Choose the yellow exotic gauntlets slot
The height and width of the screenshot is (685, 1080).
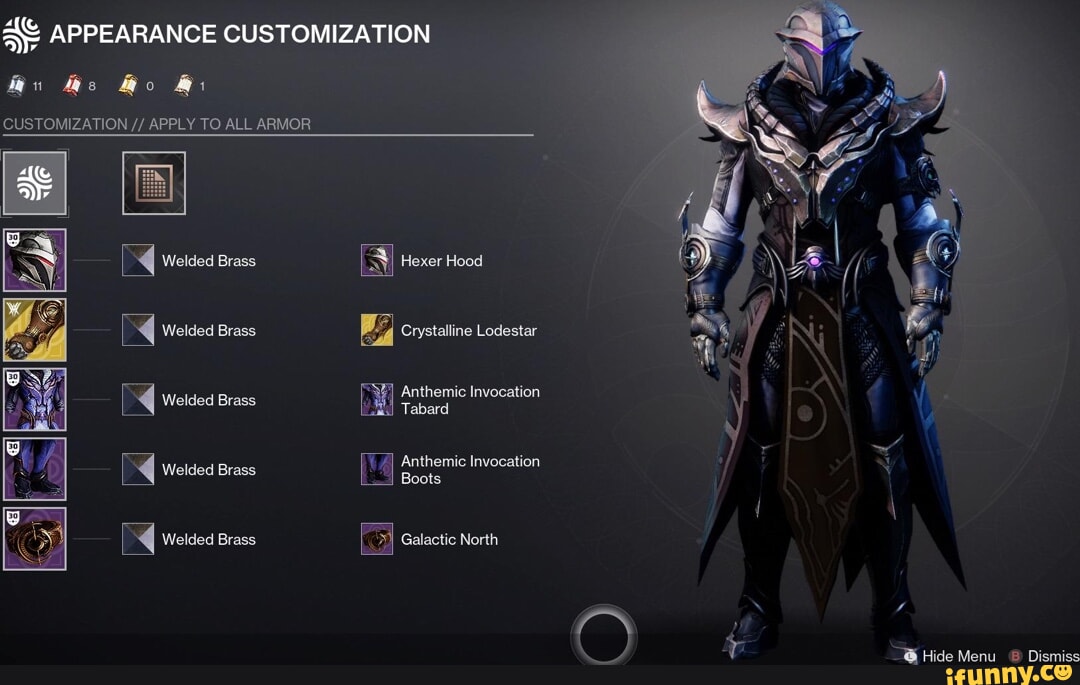tap(35, 330)
